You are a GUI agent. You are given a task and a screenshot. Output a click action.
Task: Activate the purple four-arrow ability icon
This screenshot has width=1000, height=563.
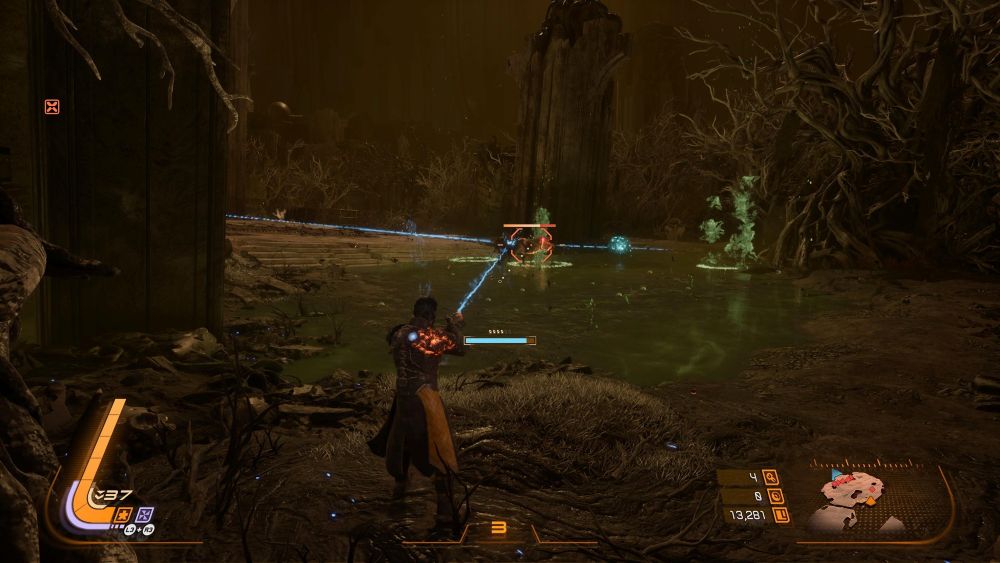point(145,514)
